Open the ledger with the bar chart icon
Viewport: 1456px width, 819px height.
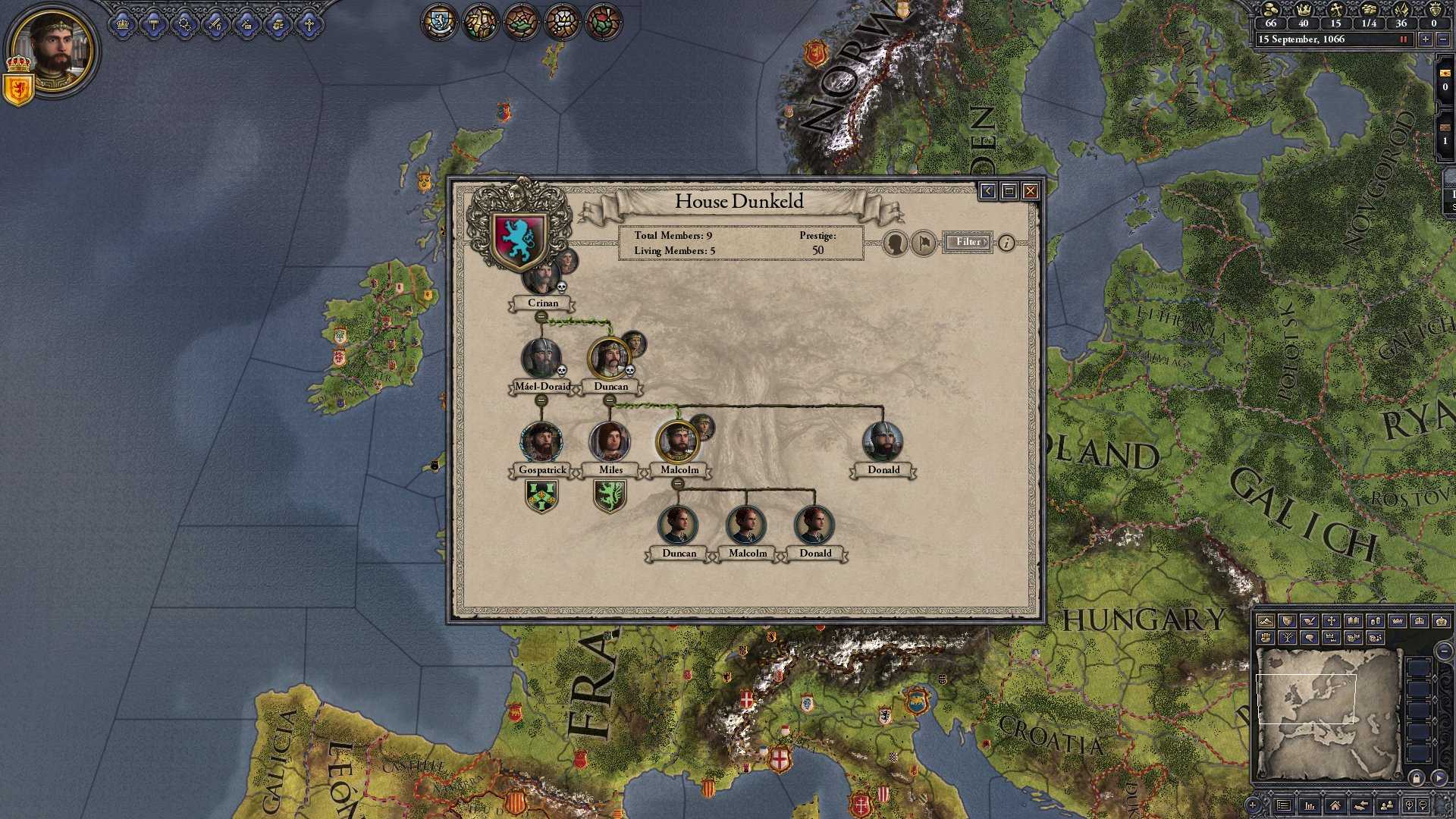click(1310, 805)
